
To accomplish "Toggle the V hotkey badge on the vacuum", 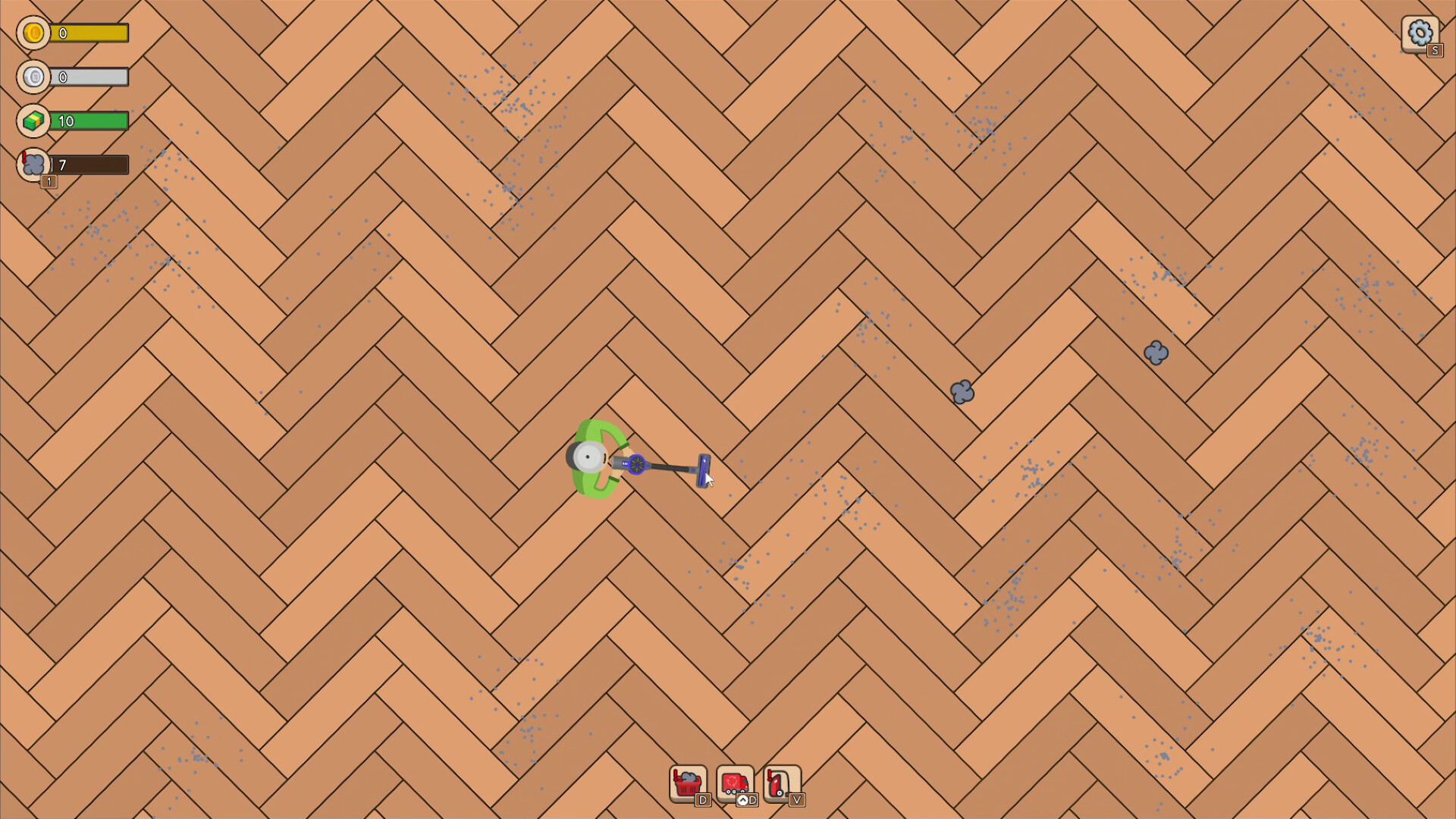I will [797, 801].
